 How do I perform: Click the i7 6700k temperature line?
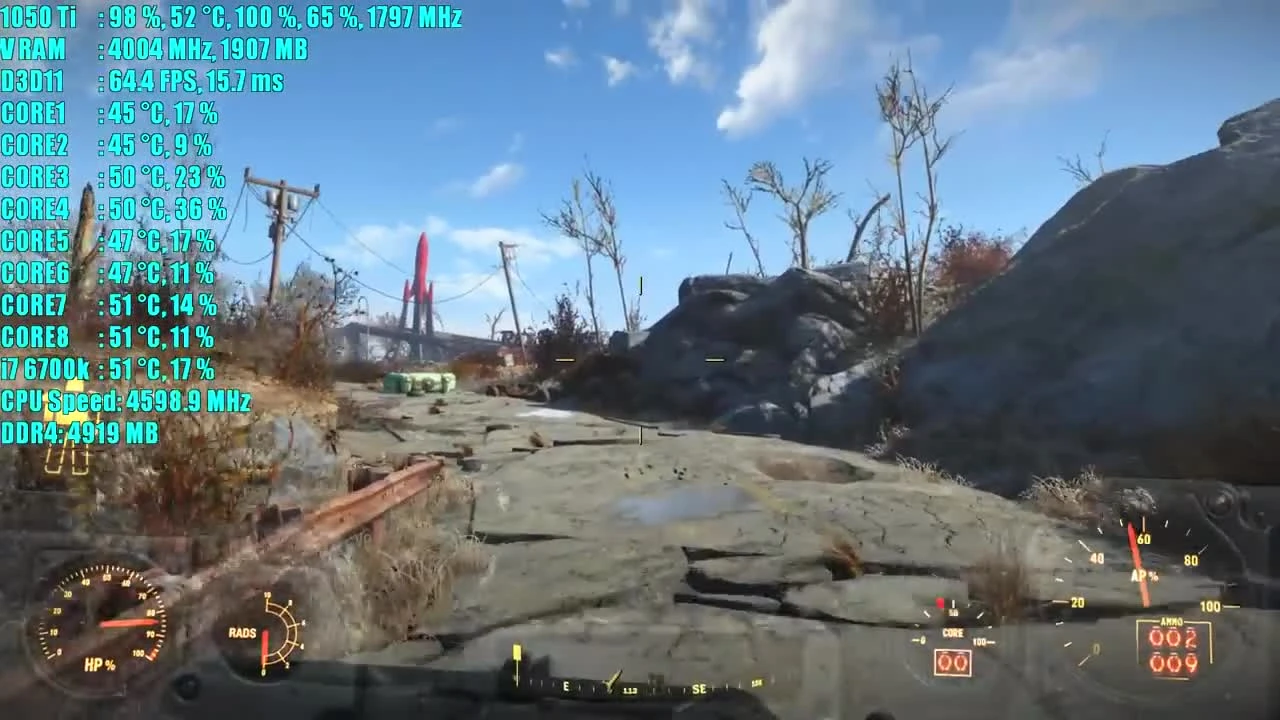(108, 369)
